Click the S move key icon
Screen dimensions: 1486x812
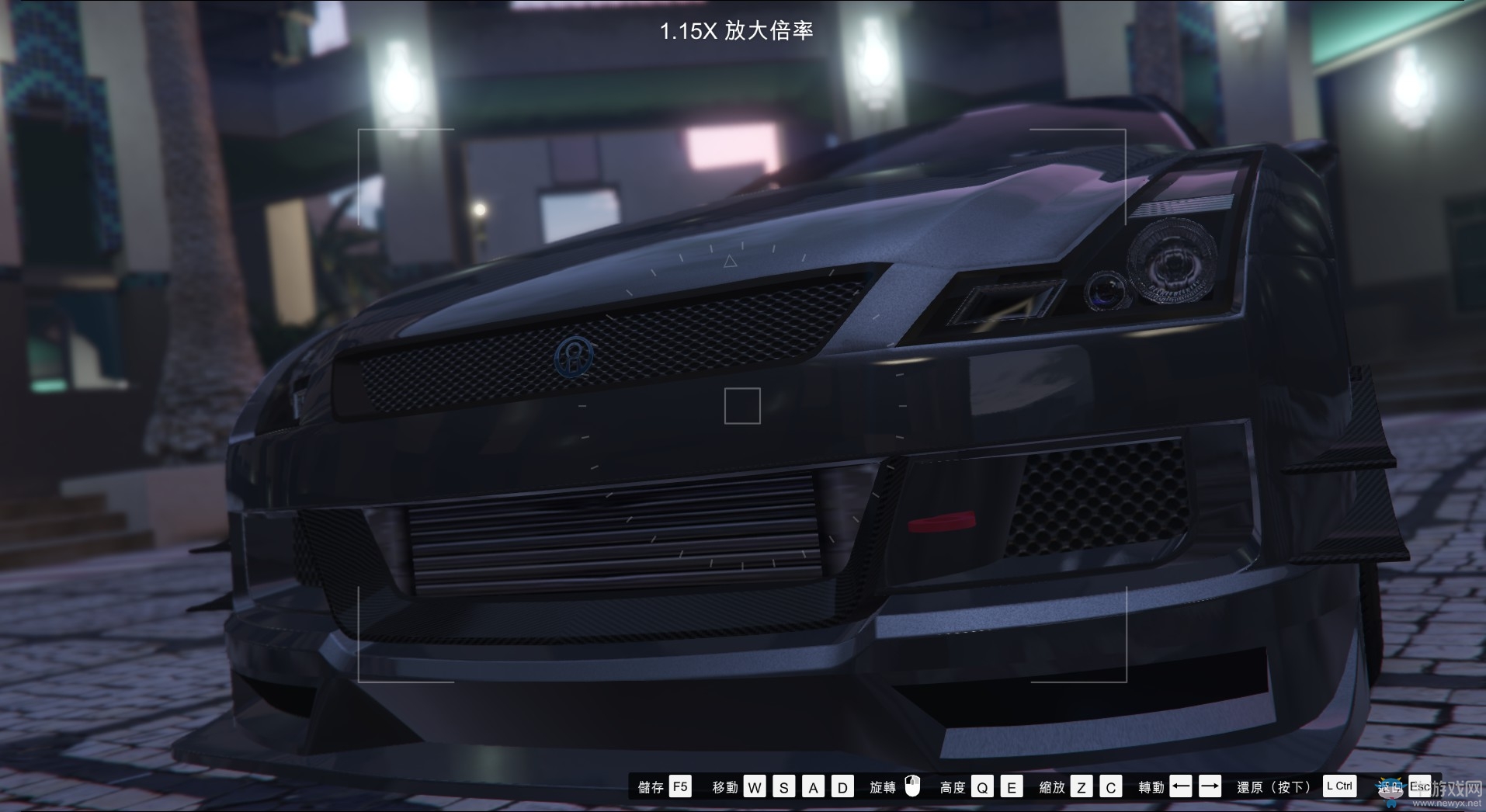click(x=783, y=786)
